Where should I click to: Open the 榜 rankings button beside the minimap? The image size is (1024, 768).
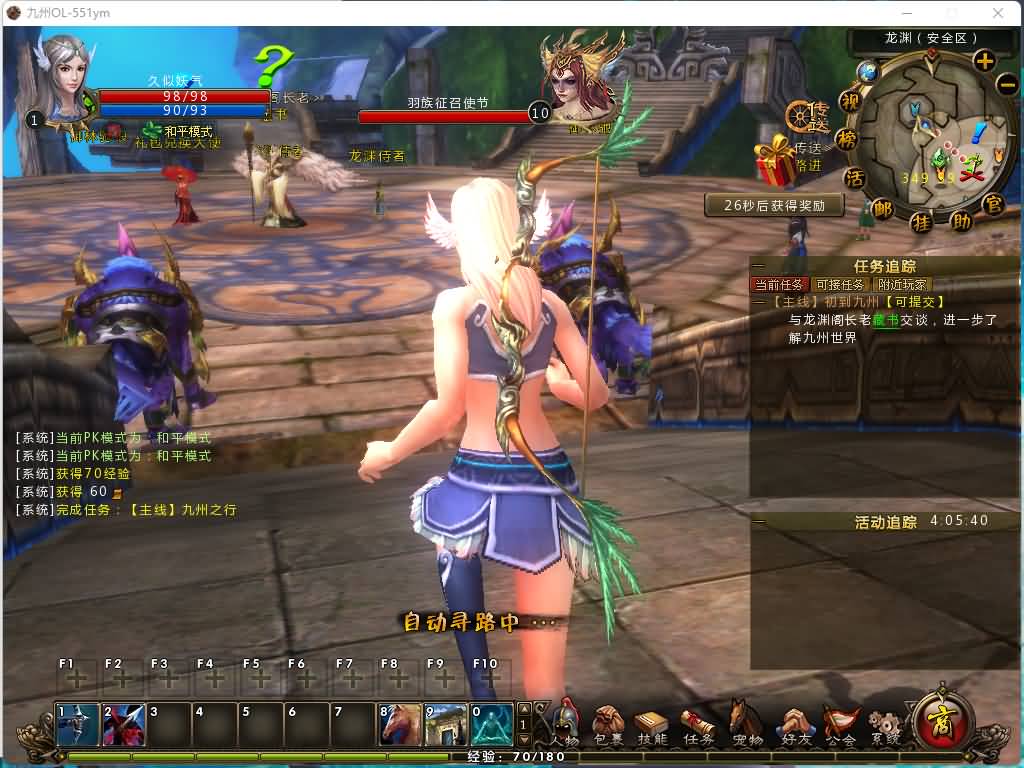(x=846, y=139)
